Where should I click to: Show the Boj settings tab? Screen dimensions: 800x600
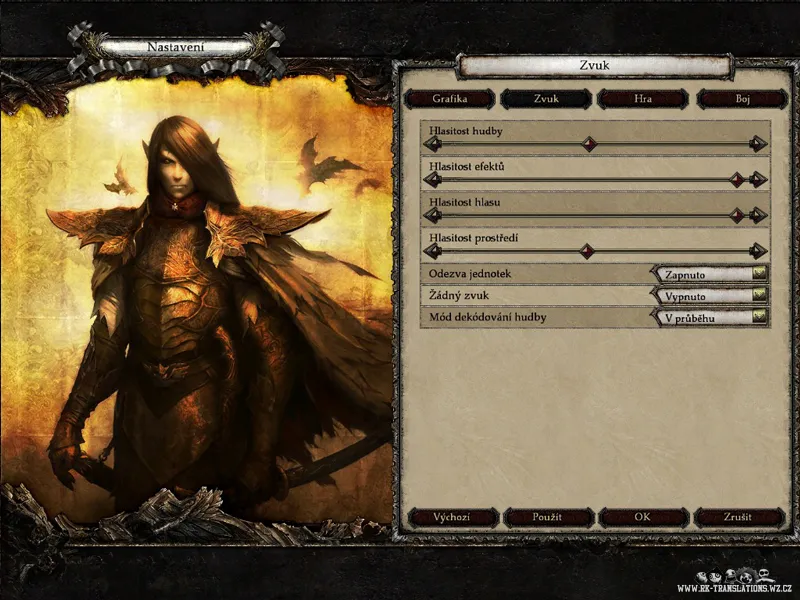(x=741, y=99)
